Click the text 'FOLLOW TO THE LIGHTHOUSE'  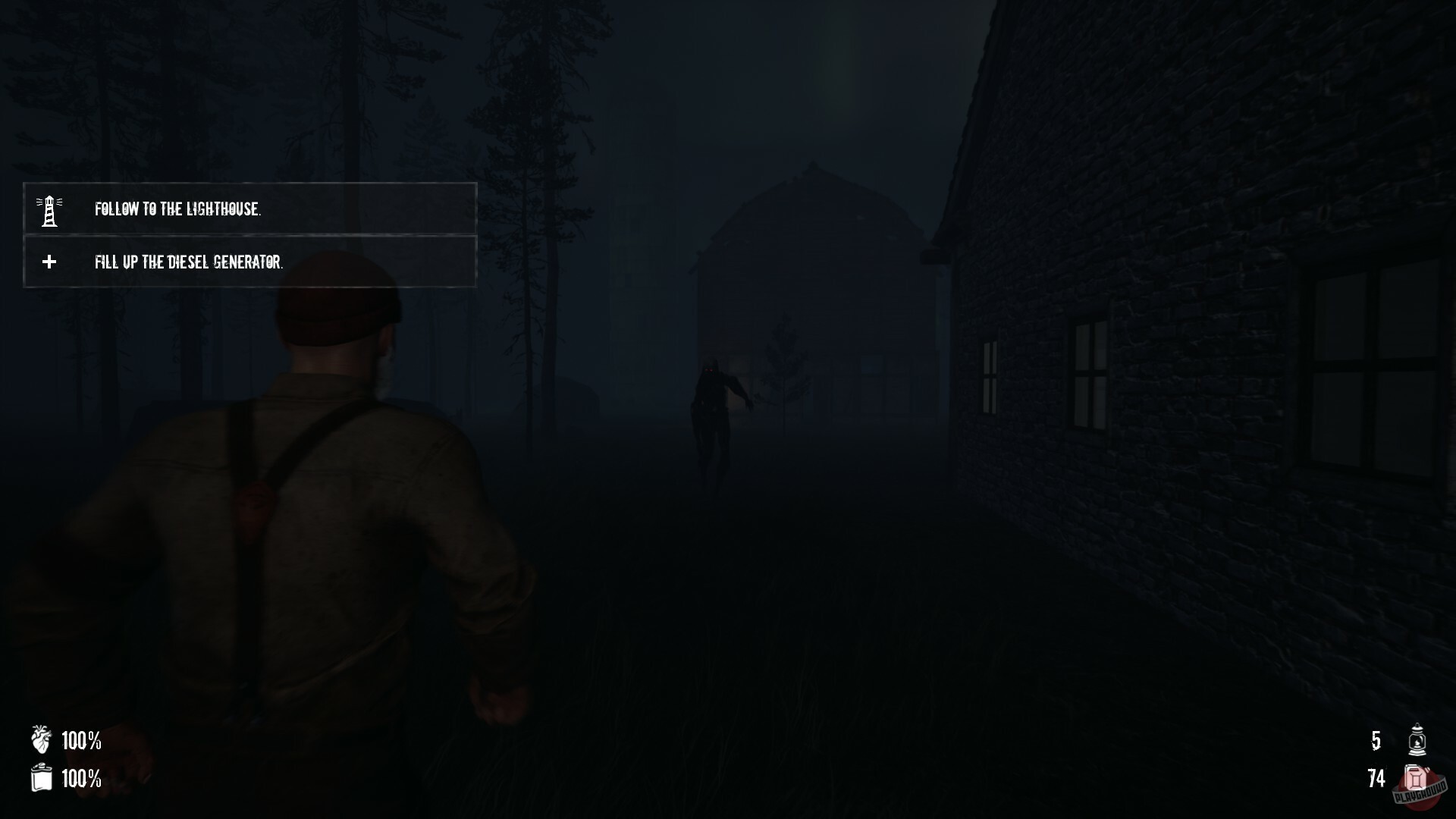(x=179, y=210)
